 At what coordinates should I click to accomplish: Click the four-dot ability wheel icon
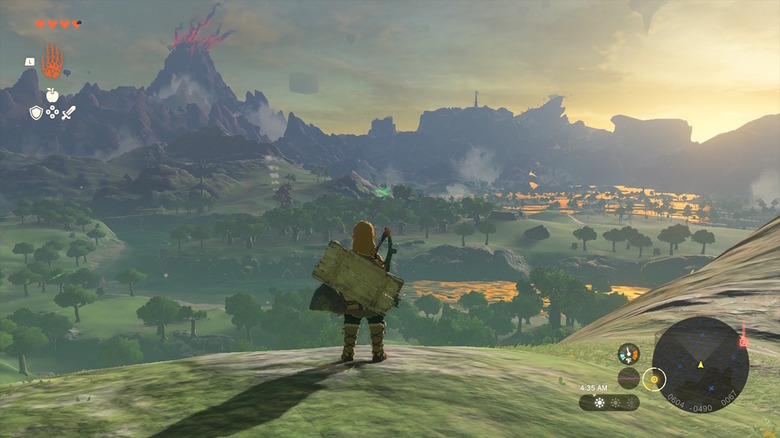pos(52,113)
